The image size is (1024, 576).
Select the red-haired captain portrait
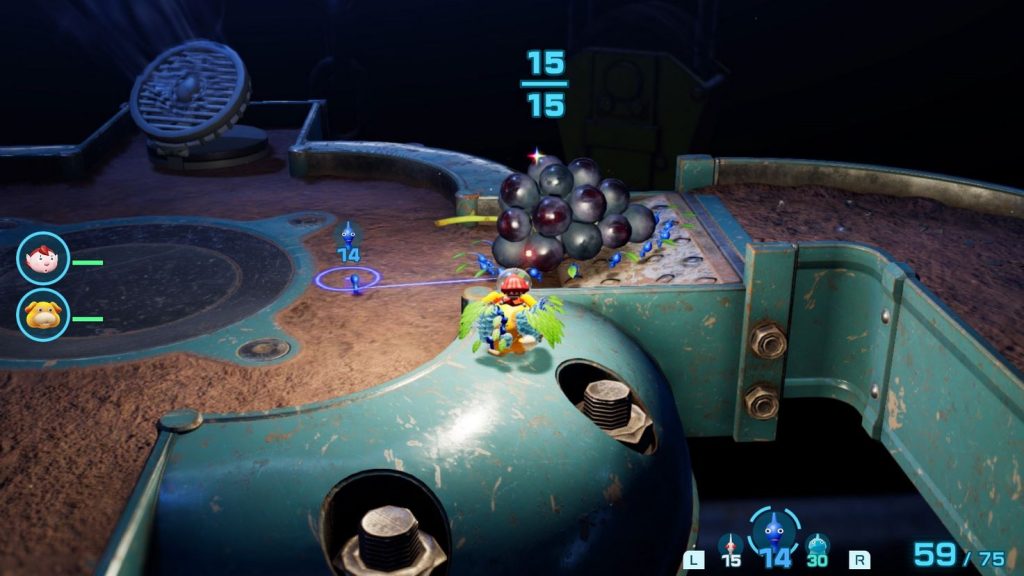click(43, 258)
